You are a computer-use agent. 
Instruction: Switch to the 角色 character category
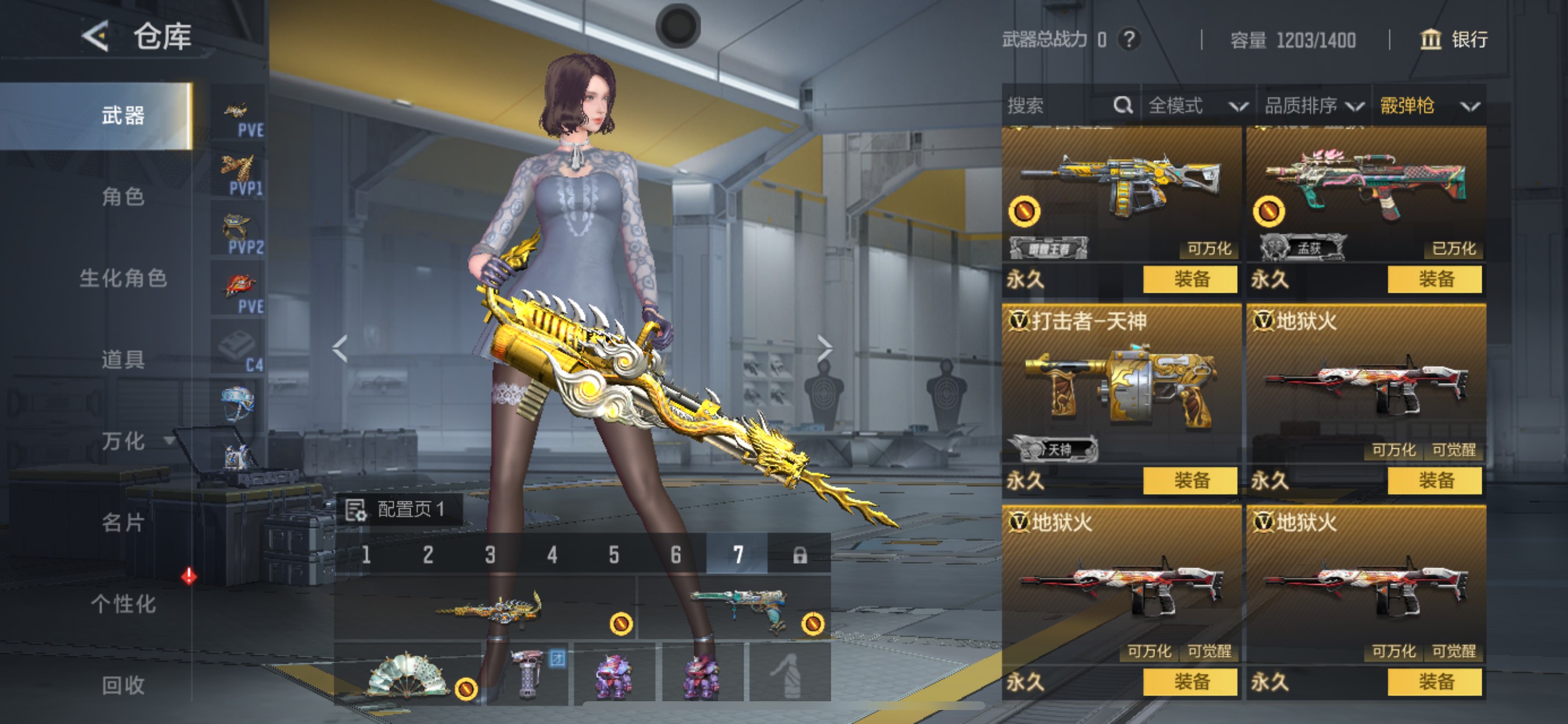coord(123,197)
